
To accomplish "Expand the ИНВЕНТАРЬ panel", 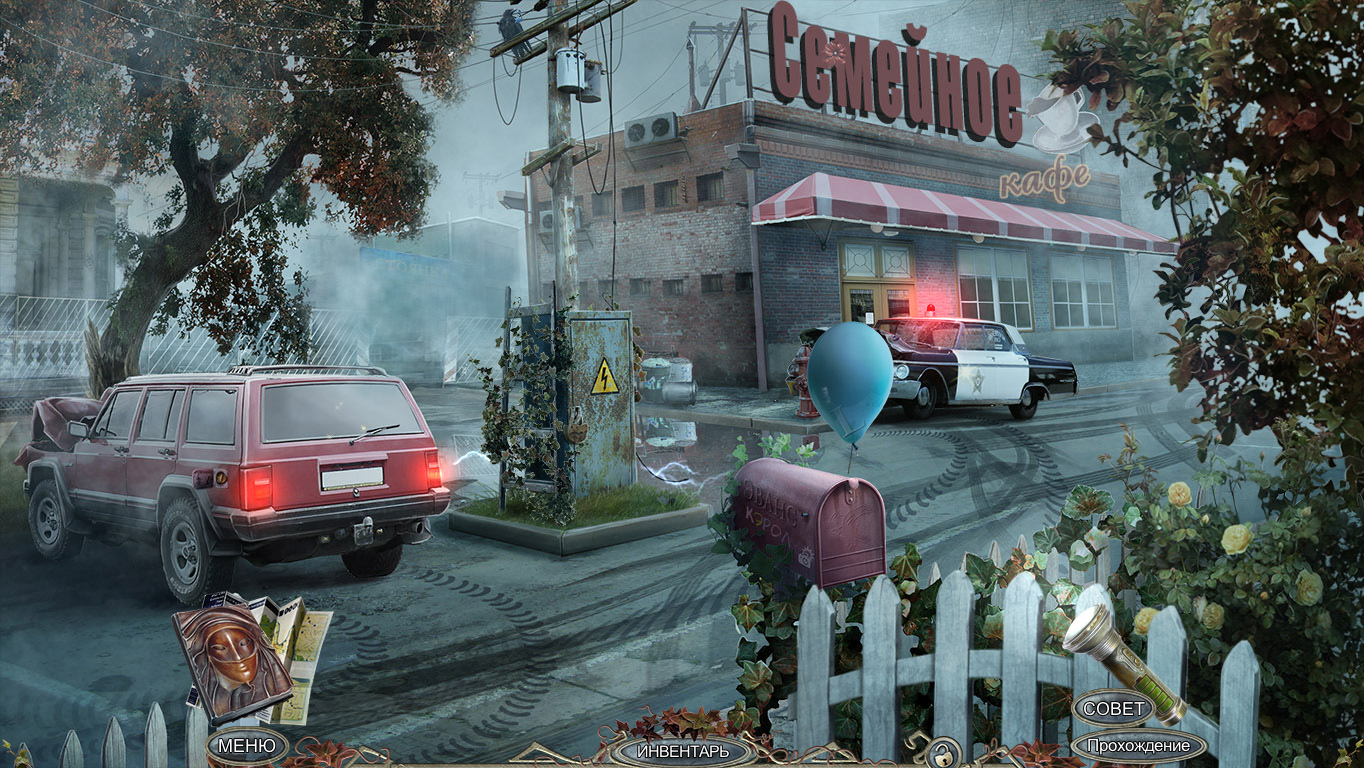I will click(x=683, y=751).
